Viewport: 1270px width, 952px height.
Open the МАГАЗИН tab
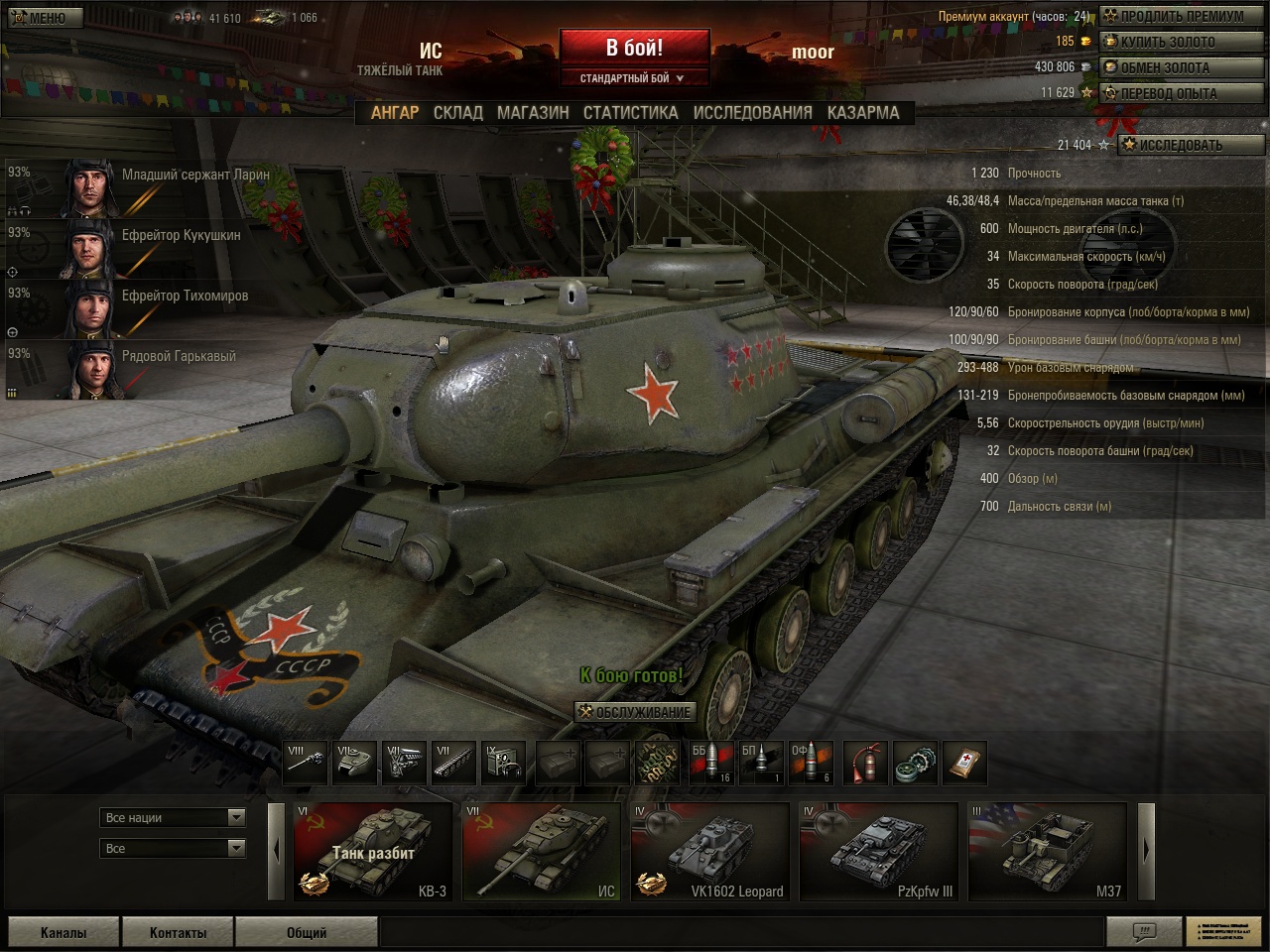[x=533, y=113]
